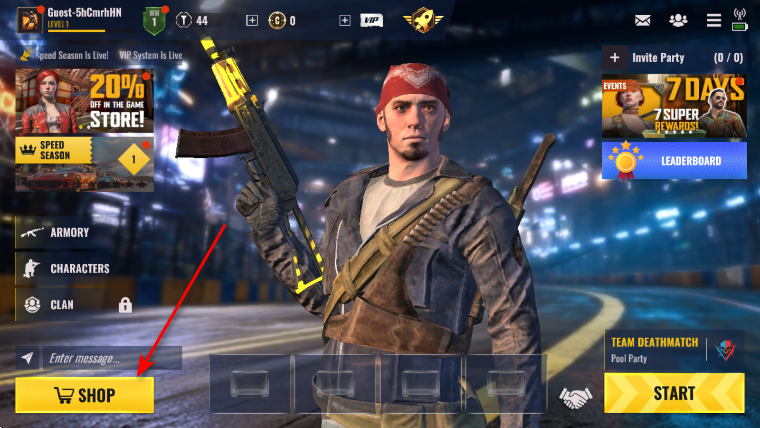760x428 pixels.
Task: Add more gold C coins
Action: 251,20
